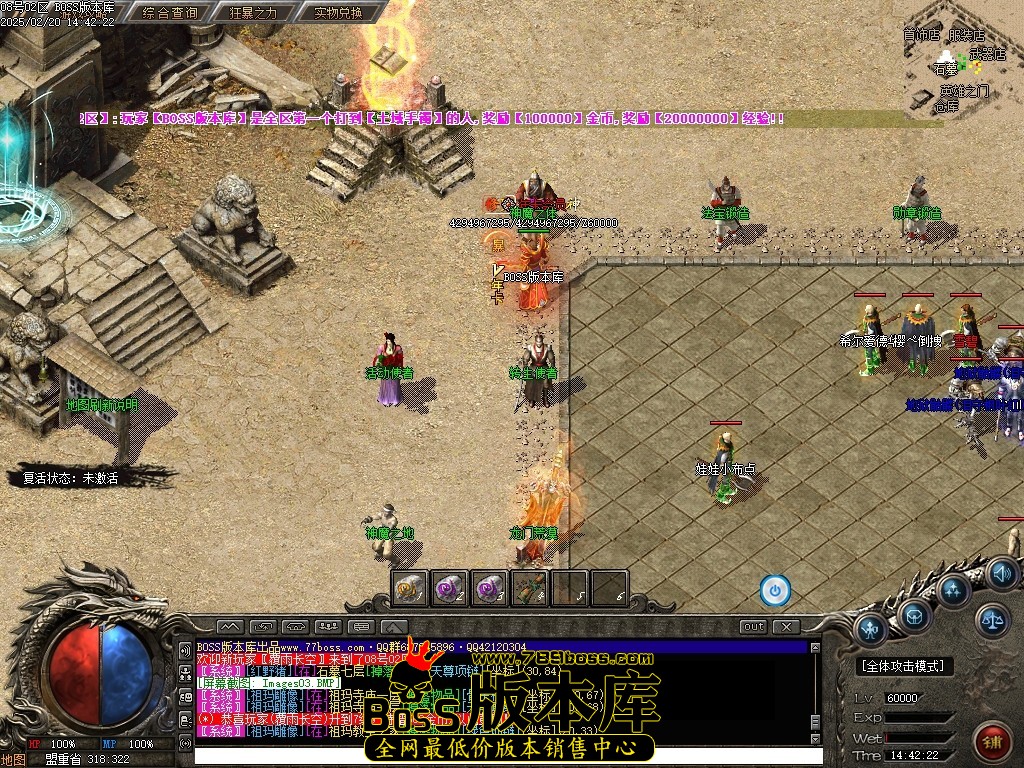
Task: Open the skills sparkle icon
Action: point(954,590)
